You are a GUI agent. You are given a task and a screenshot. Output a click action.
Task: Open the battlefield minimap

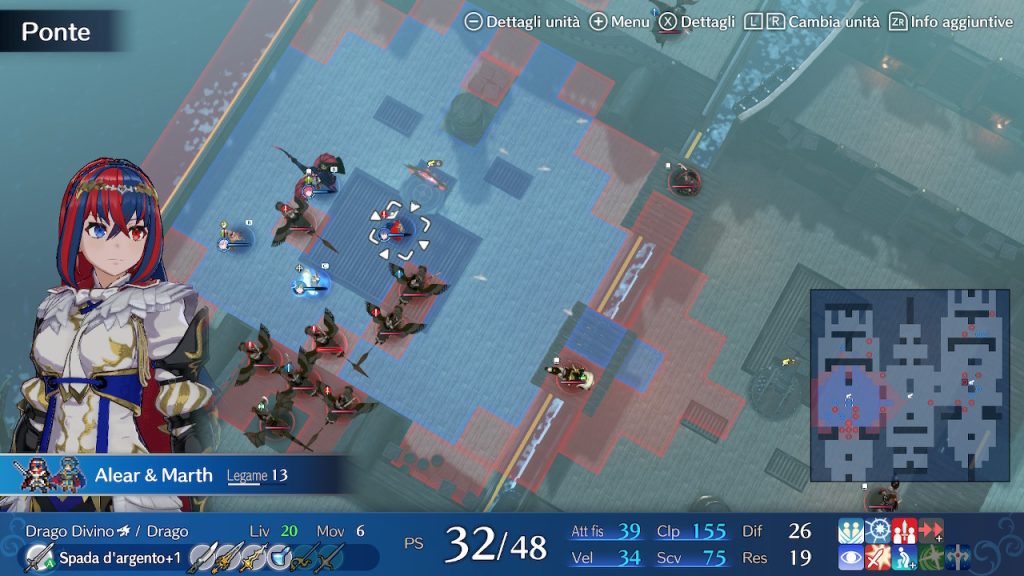896,385
